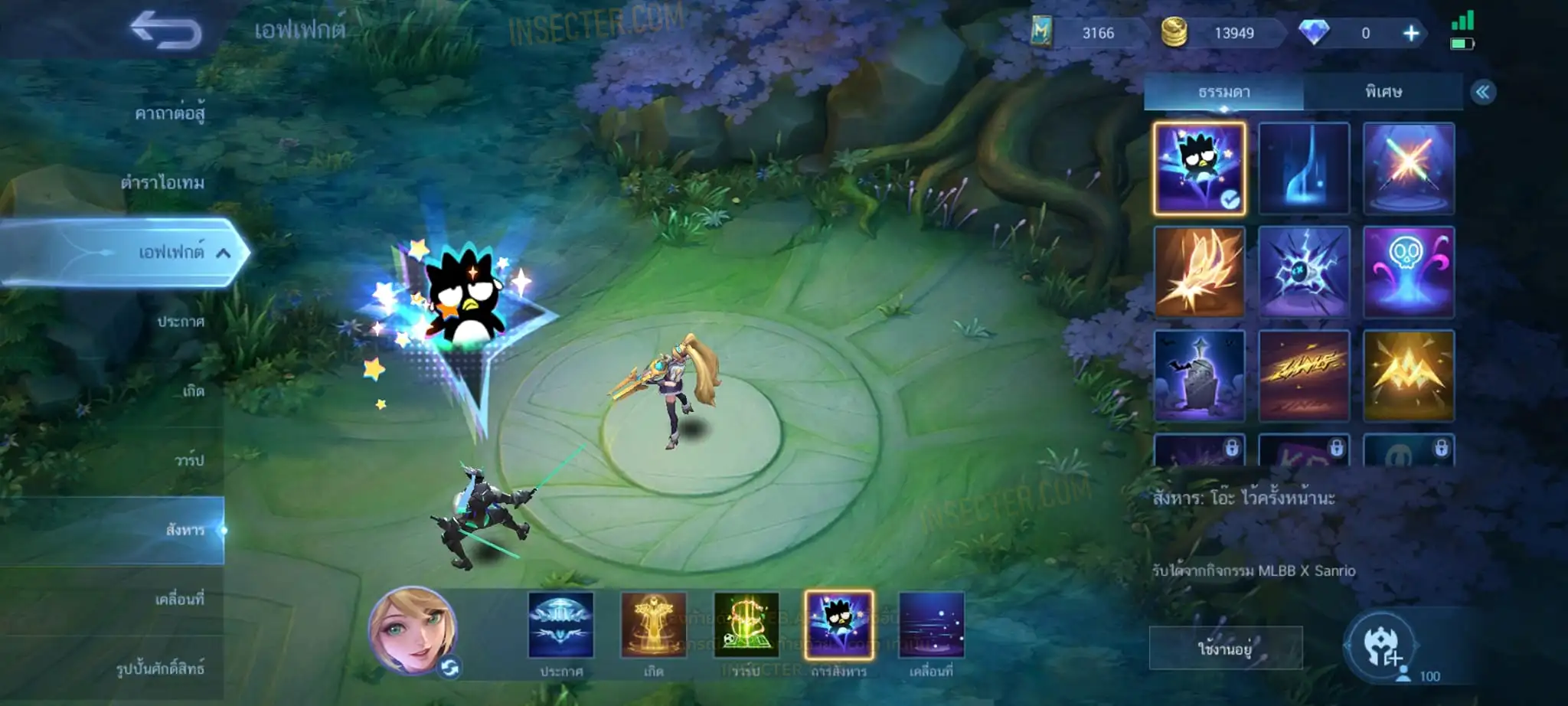The height and width of the screenshot is (706, 1568).
Task: Swap the hero using the portrait refresh icon
Action: pos(450,668)
